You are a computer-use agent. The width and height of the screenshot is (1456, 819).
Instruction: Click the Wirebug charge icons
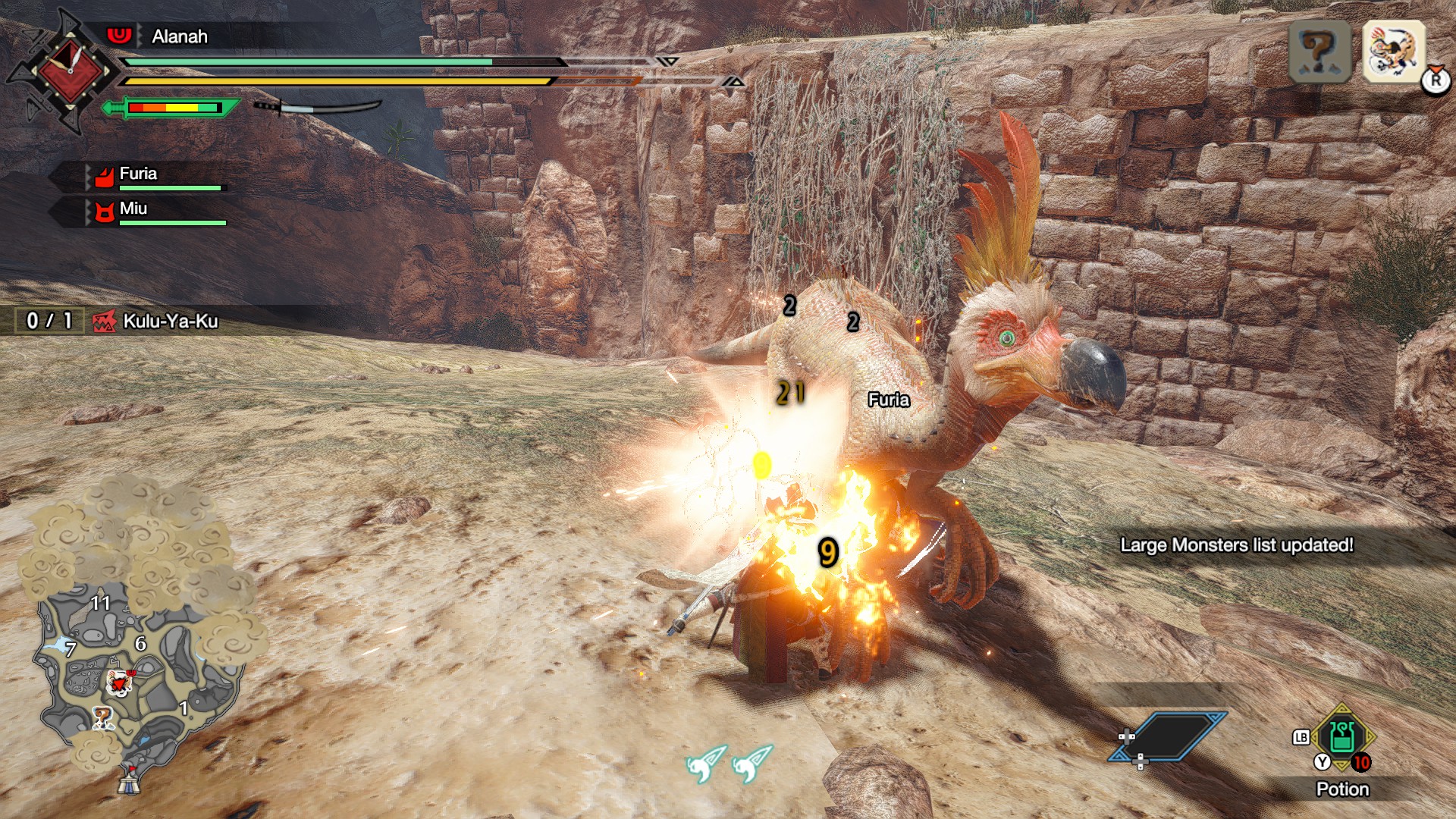click(x=729, y=763)
